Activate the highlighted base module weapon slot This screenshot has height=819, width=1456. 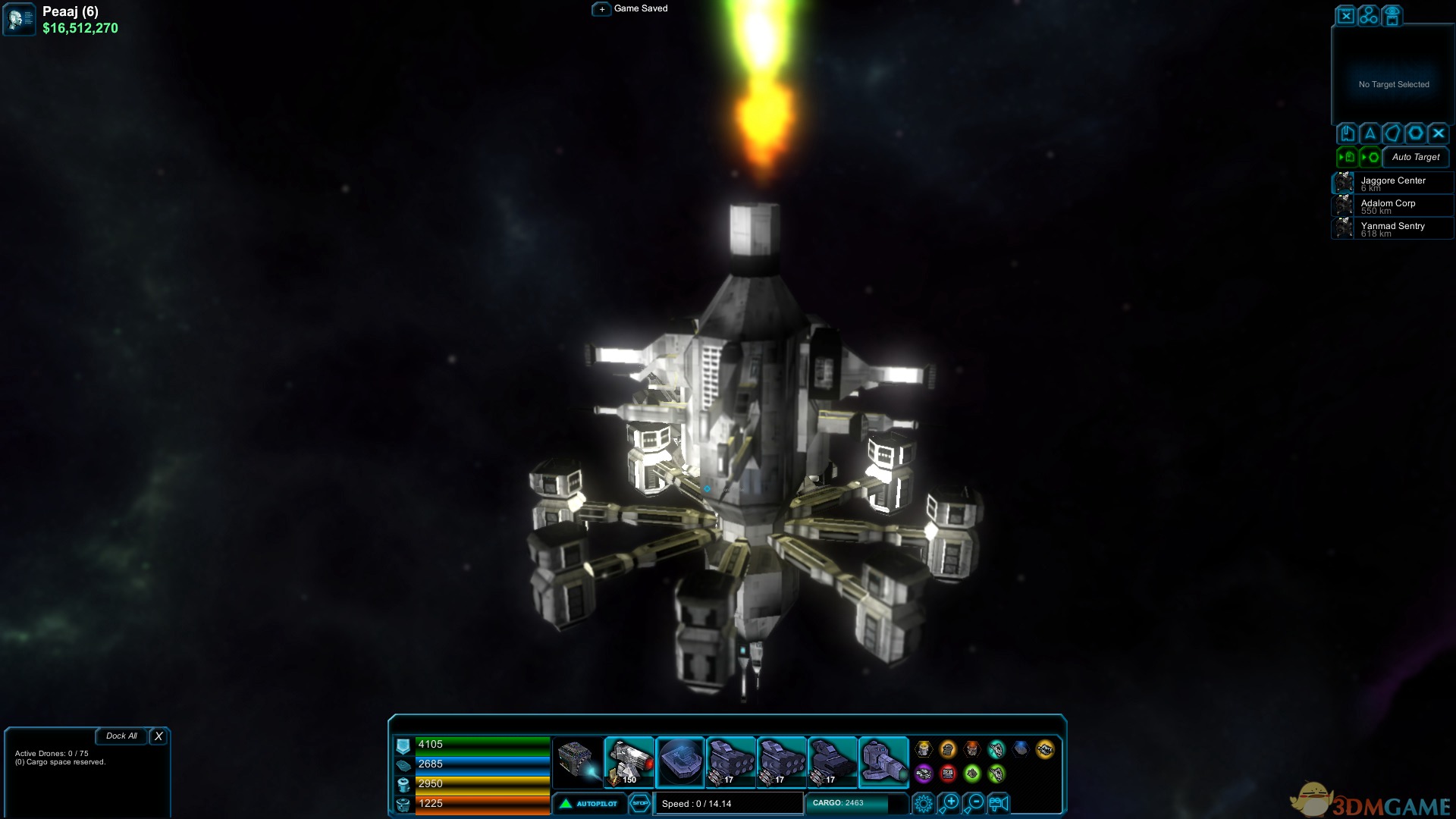(x=680, y=761)
